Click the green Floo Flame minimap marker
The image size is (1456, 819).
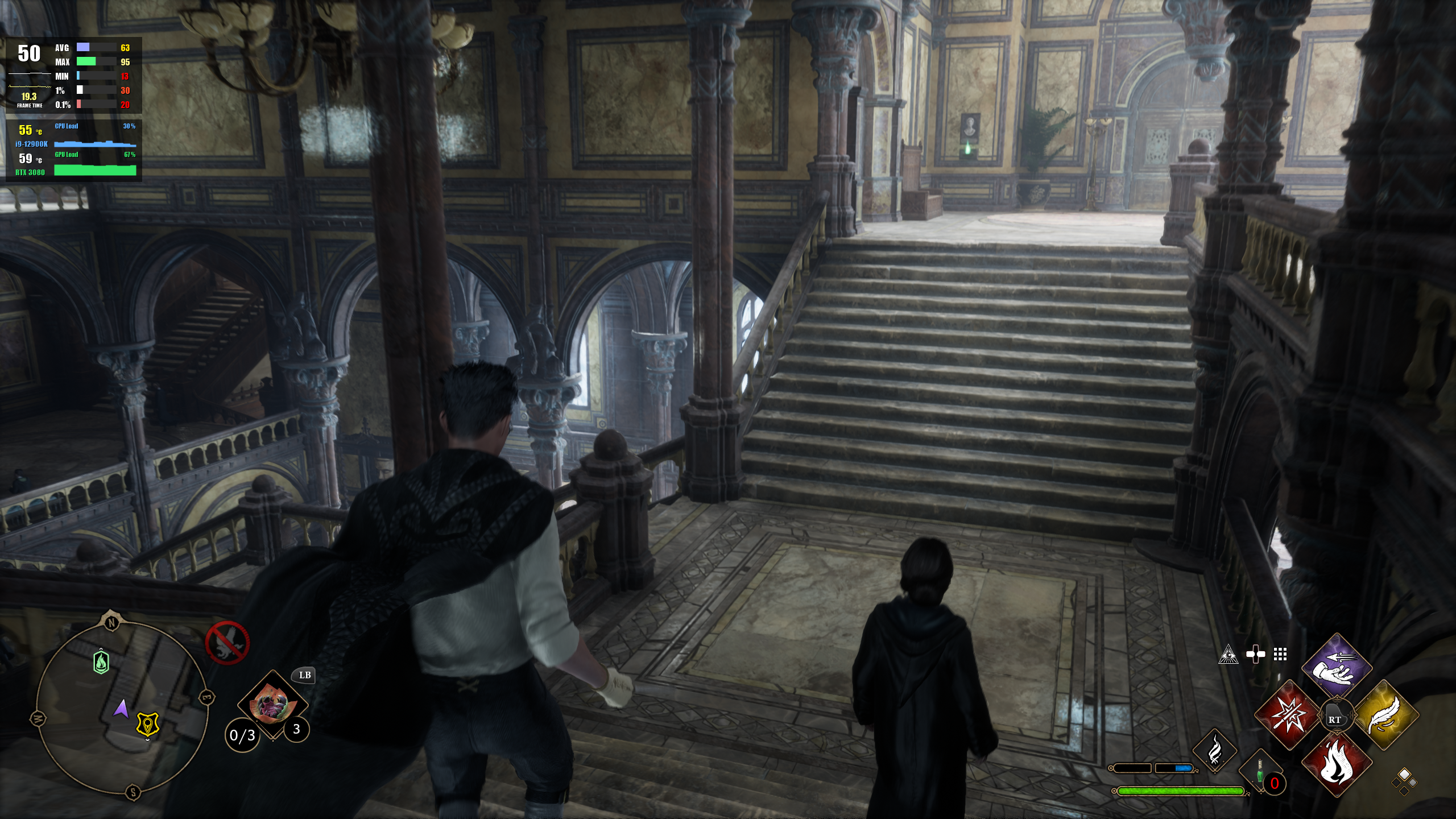[x=101, y=662]
